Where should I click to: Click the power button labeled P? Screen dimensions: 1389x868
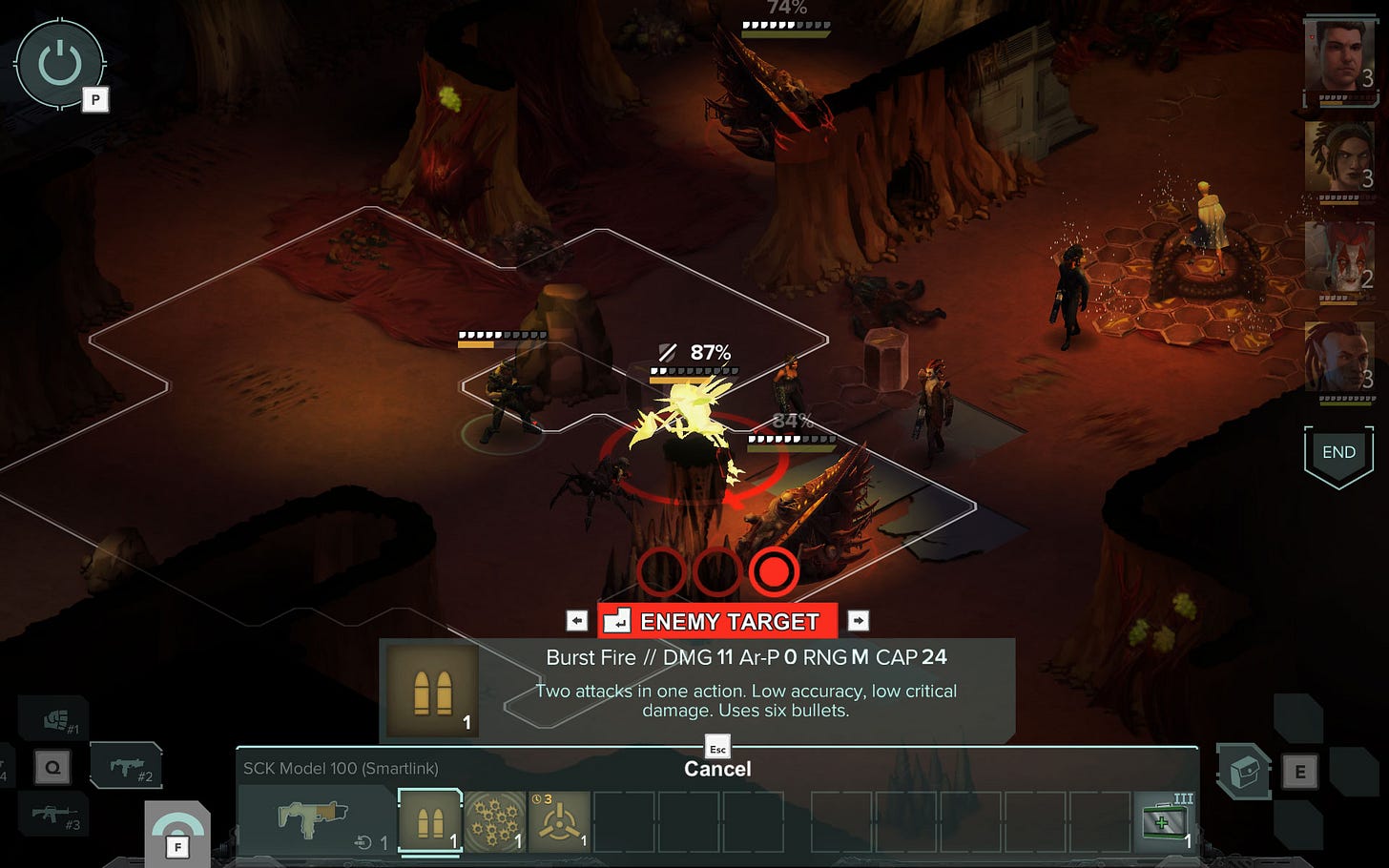point(59,63)
